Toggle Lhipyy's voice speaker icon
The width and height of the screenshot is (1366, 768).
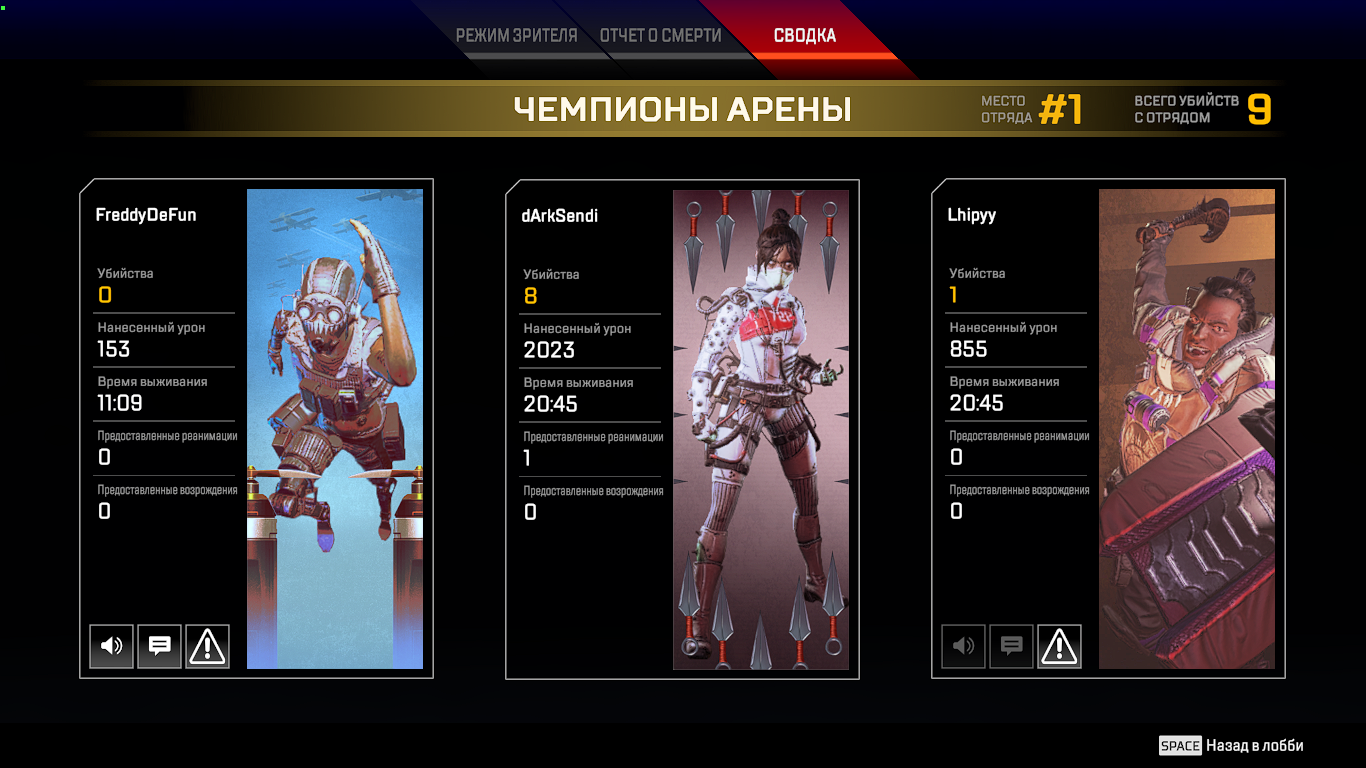[964, 646]
